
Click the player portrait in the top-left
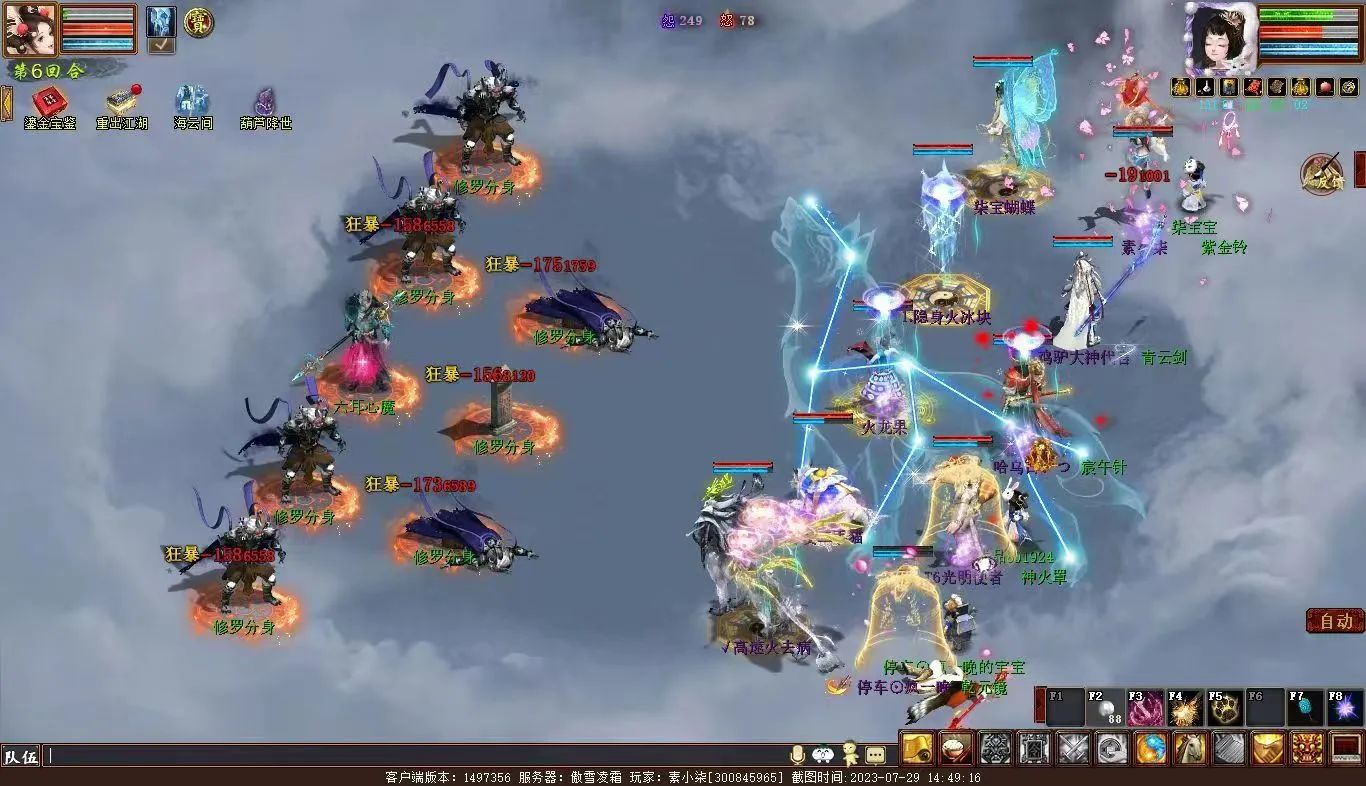(x=28, y=29)
